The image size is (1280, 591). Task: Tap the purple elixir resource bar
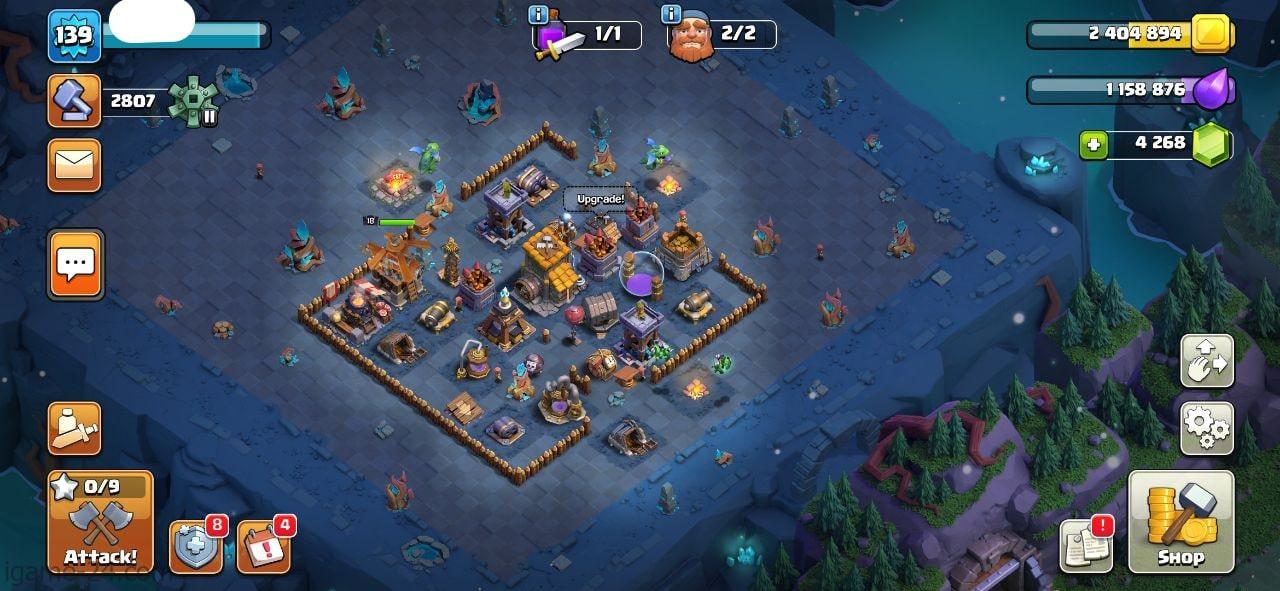coord(1130,90)
